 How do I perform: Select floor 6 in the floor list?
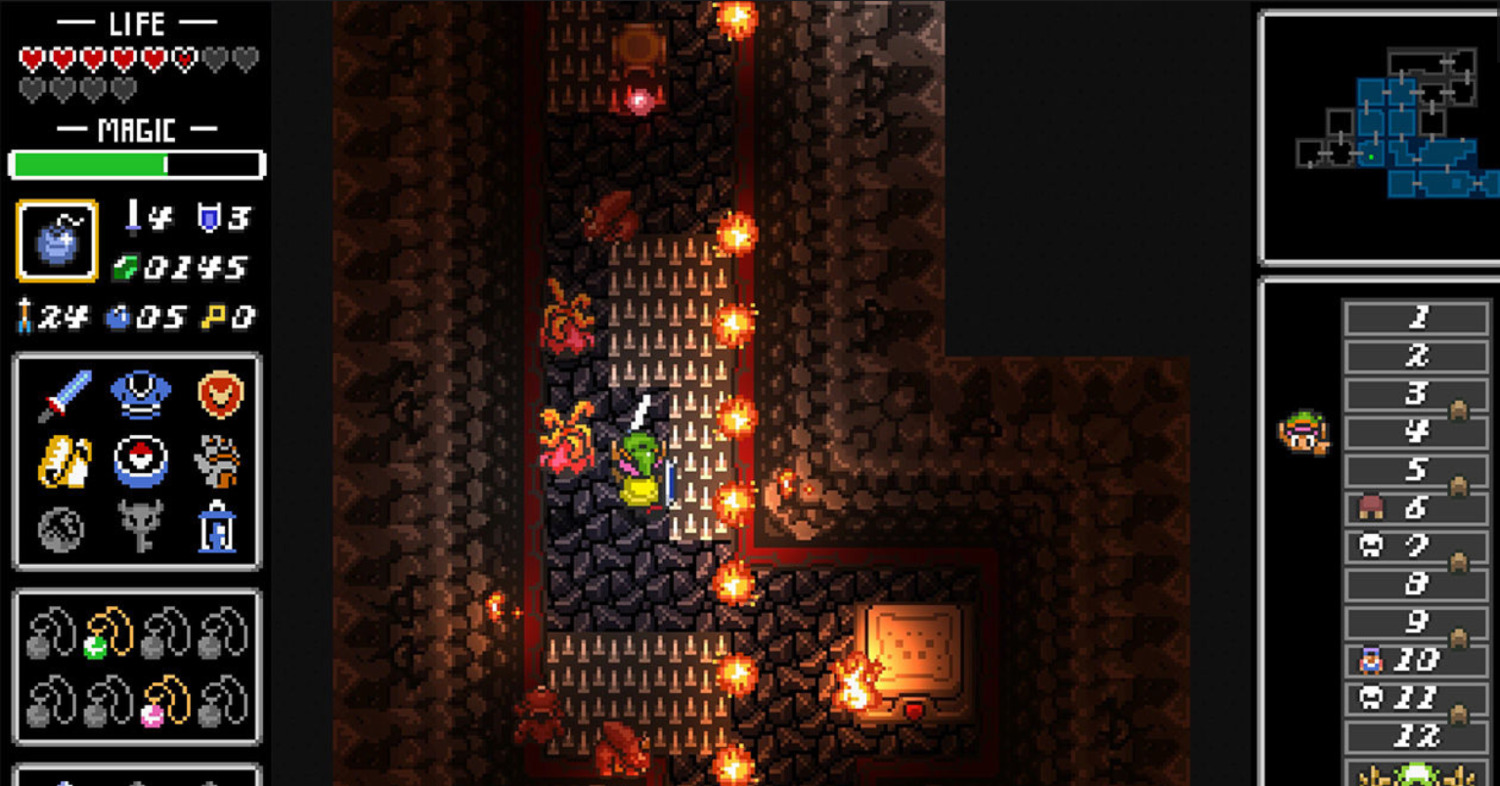pos(1417,508)
